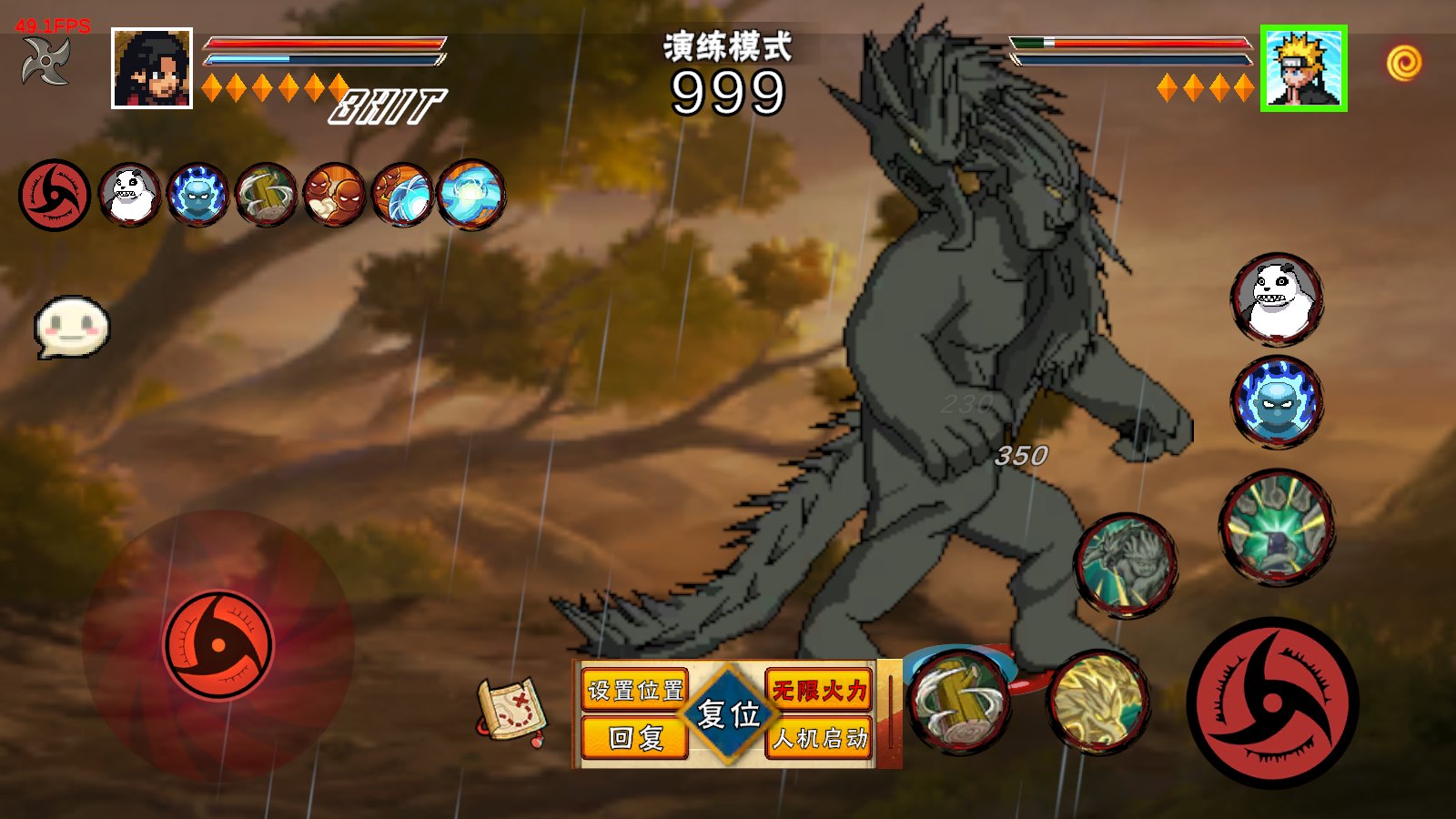Hit the blue 复位 reset diamond
1456x819 pixels.
coord(728,714)
